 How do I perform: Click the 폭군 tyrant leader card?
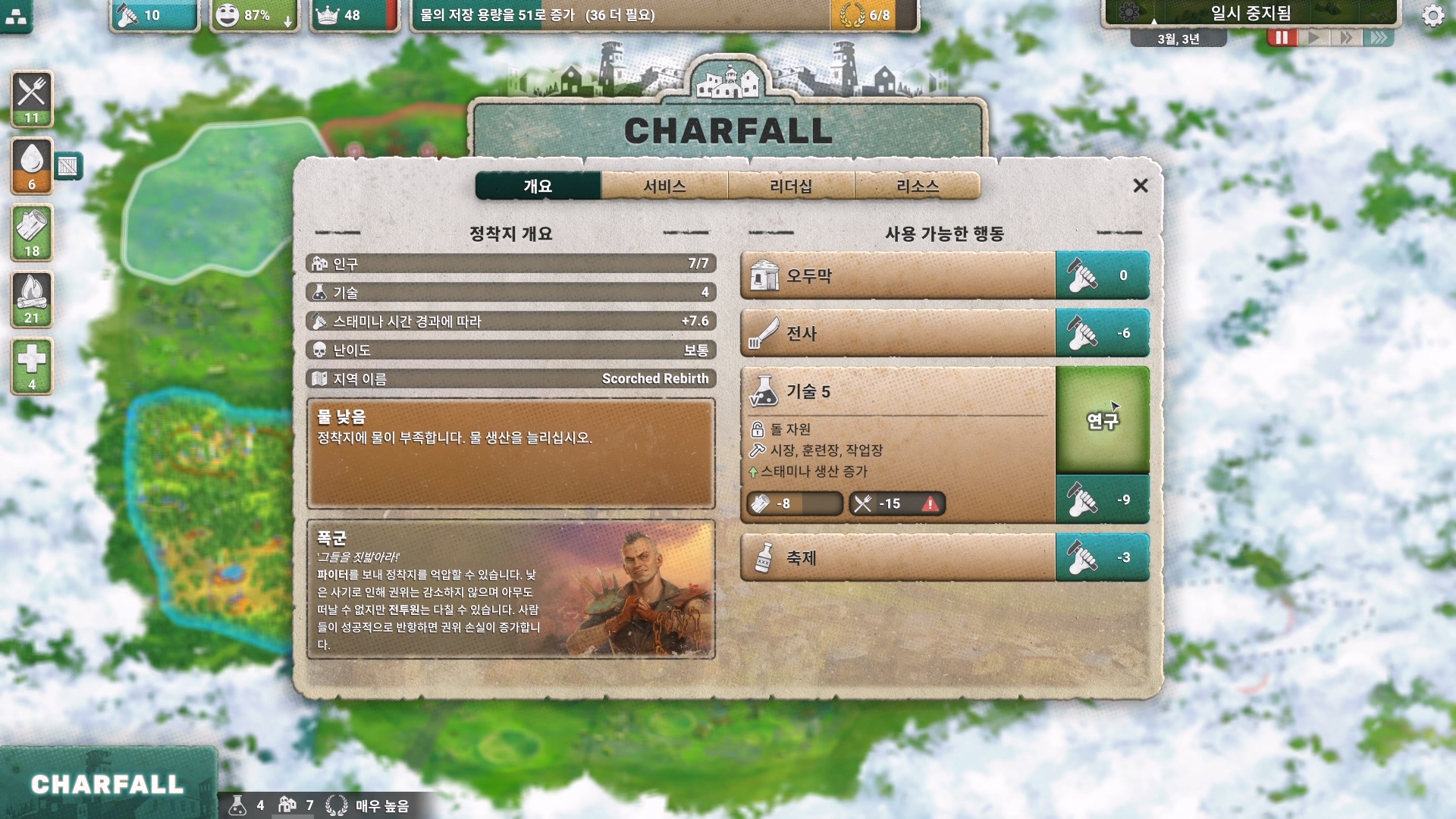511,589
